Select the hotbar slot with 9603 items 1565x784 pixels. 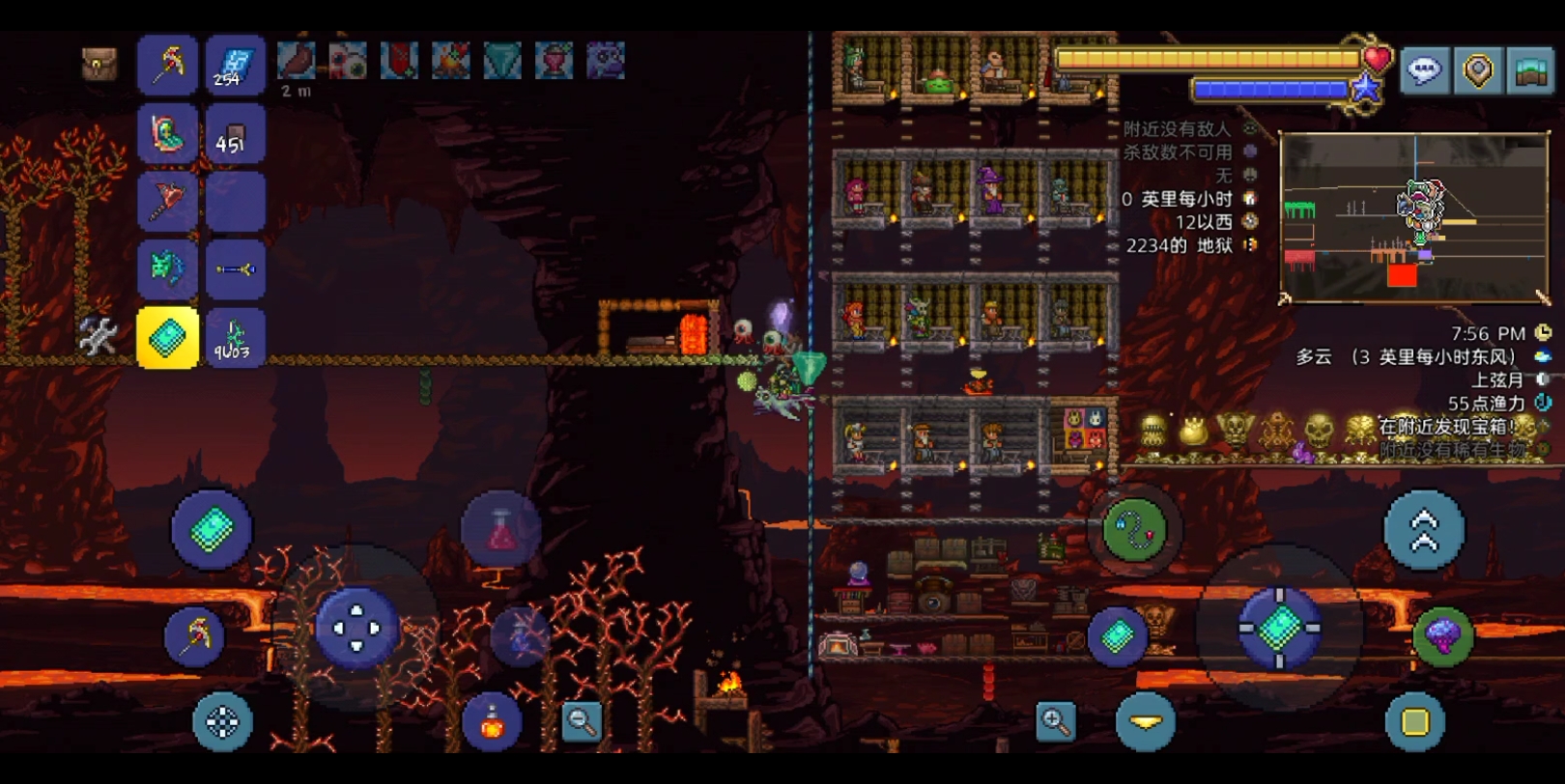coord(235,337)
